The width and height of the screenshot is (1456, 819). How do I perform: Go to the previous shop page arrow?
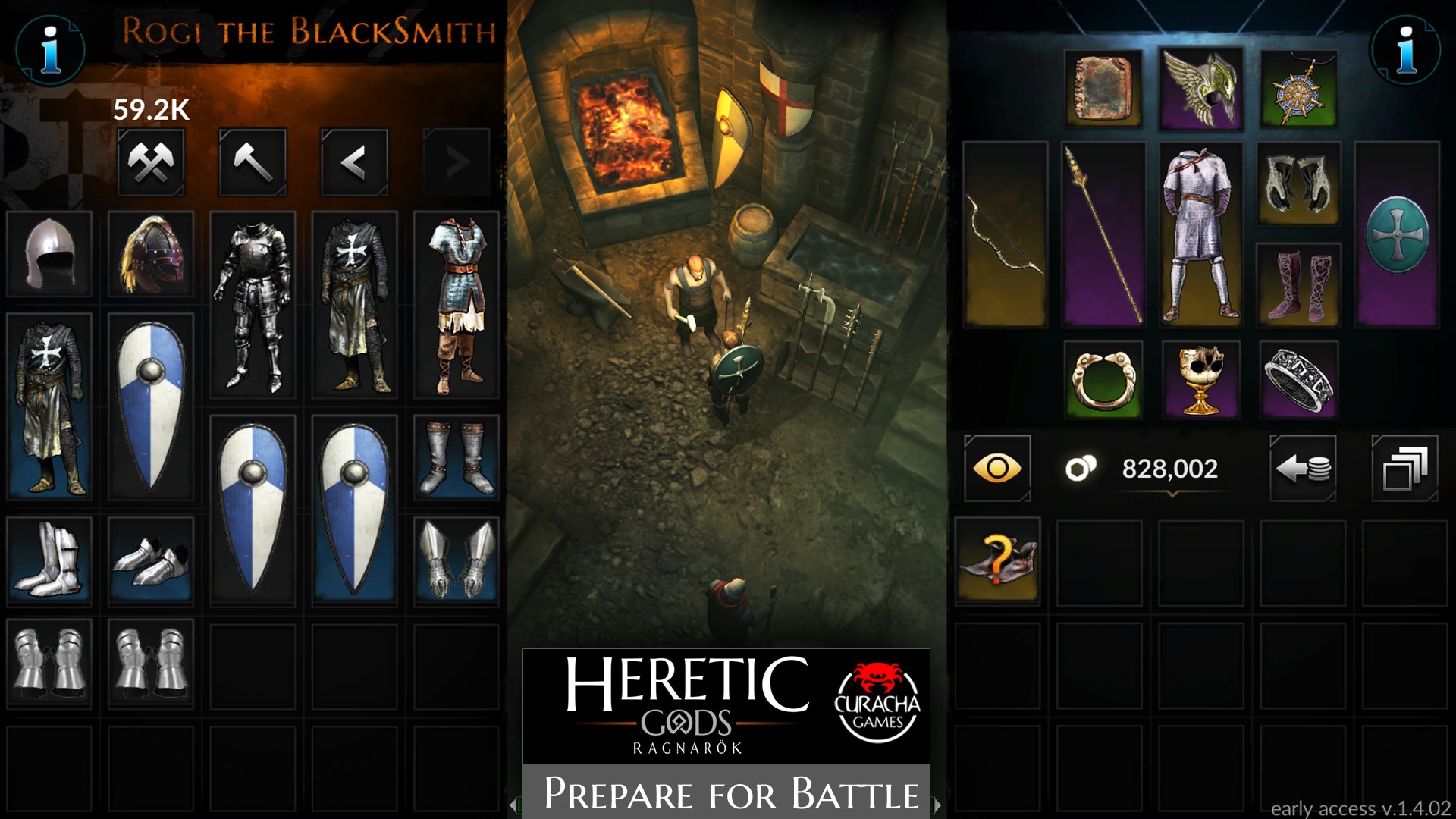[x=354, y=162]
